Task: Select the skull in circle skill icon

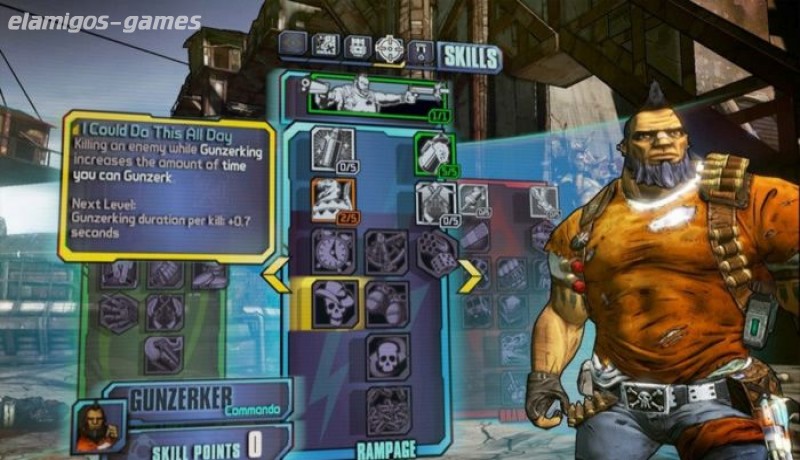Action: [x=386, y=355]
